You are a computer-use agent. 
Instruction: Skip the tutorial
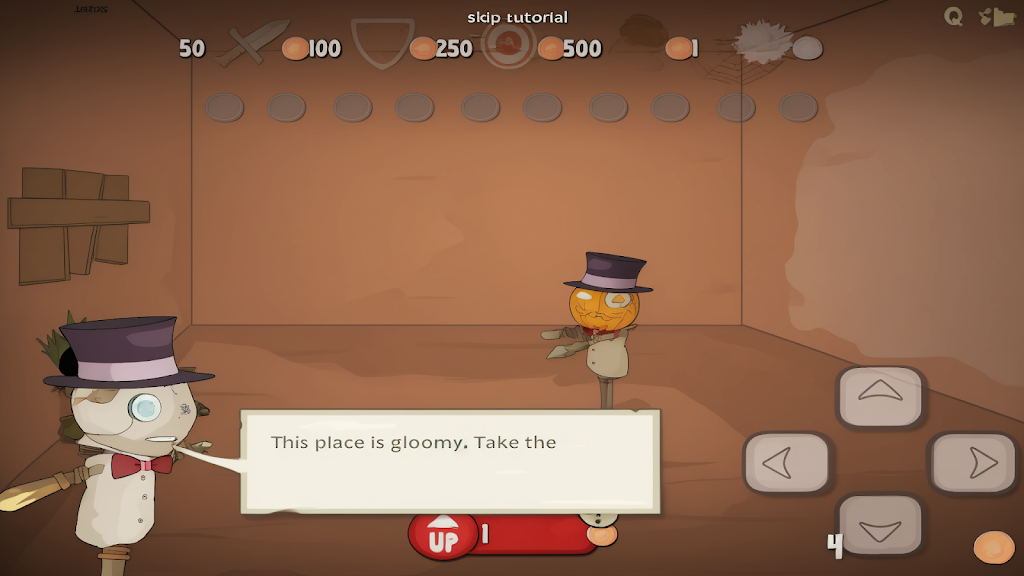[x=517, y=17]
